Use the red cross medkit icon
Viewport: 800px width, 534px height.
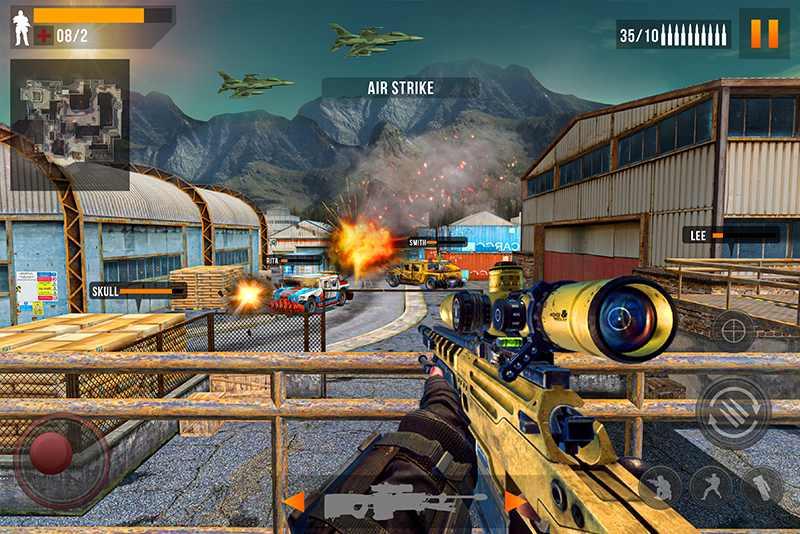tap(44, 36)
